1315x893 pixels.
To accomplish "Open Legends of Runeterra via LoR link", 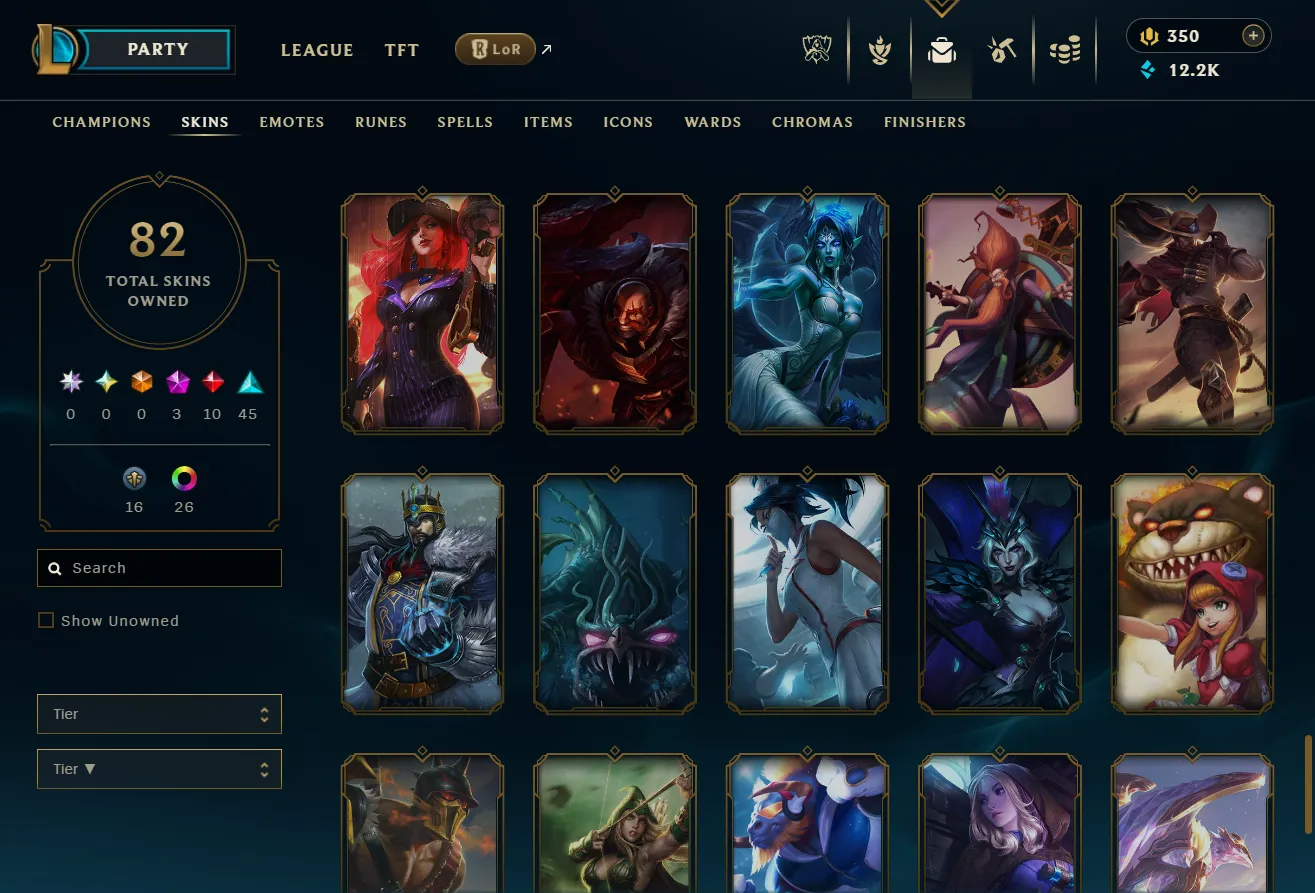I will (x=495, y=48).
